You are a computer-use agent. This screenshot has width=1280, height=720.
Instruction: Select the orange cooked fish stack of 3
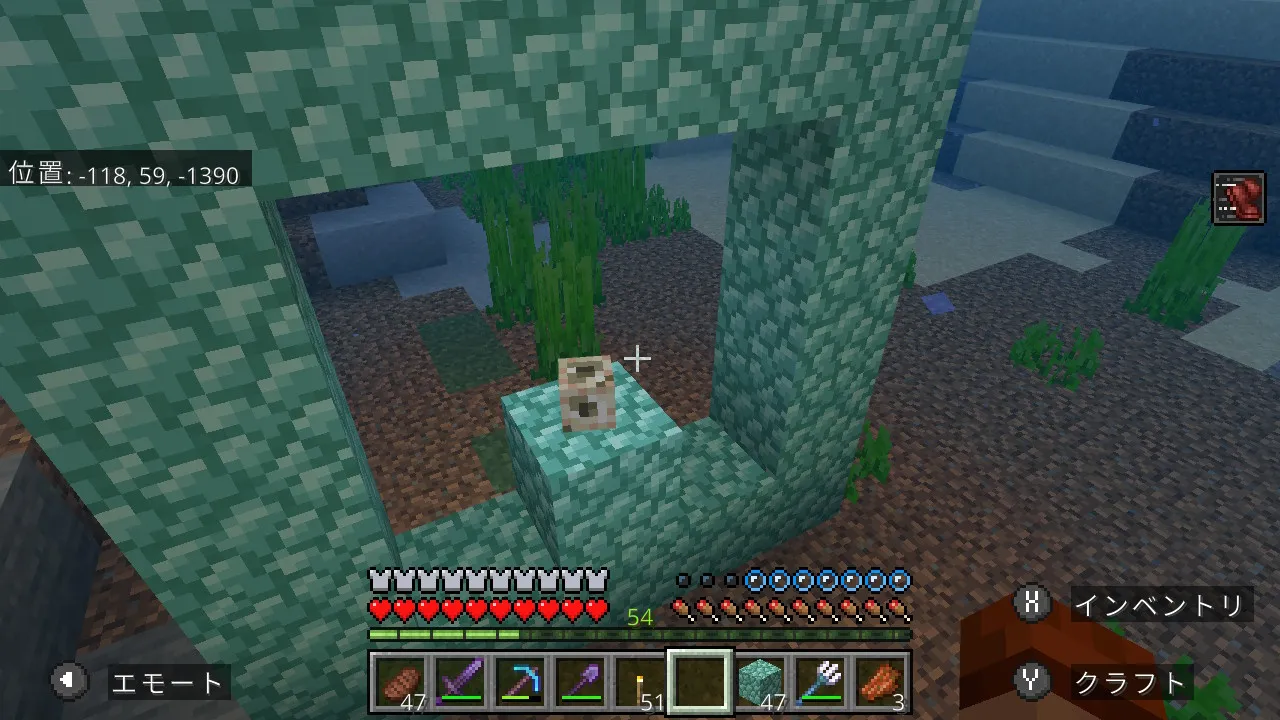click(880, 683)
